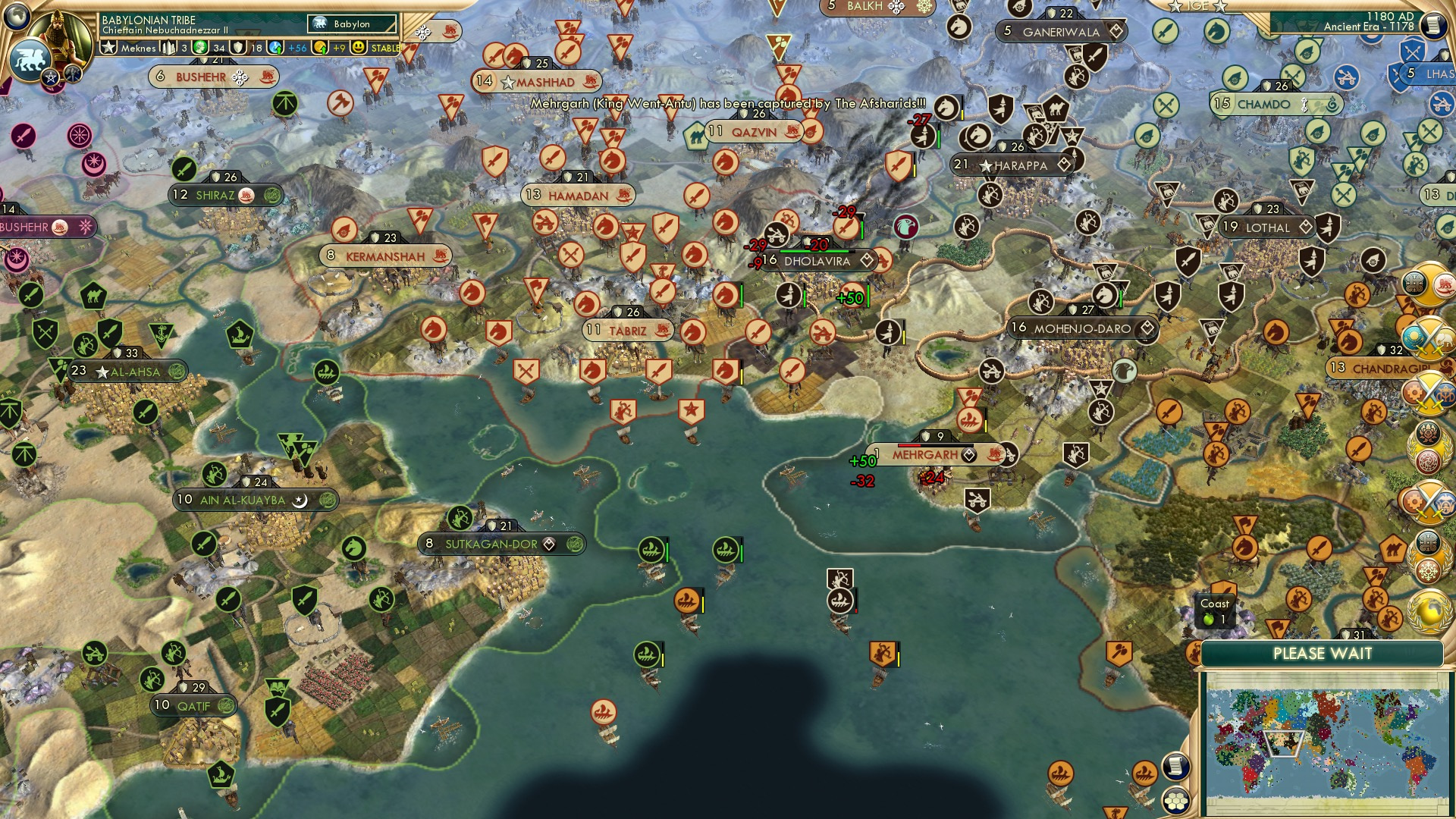This screenshot has height=819, width=1456.
Task: Click the Kazakhstan flag war declaration notification
Action: [1414, 337]
